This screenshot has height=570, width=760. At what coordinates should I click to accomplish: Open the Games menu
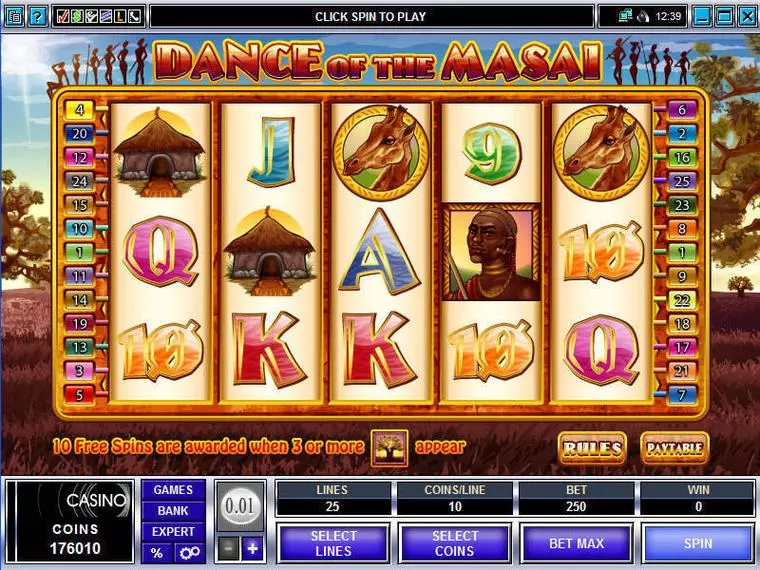point(173,490)
